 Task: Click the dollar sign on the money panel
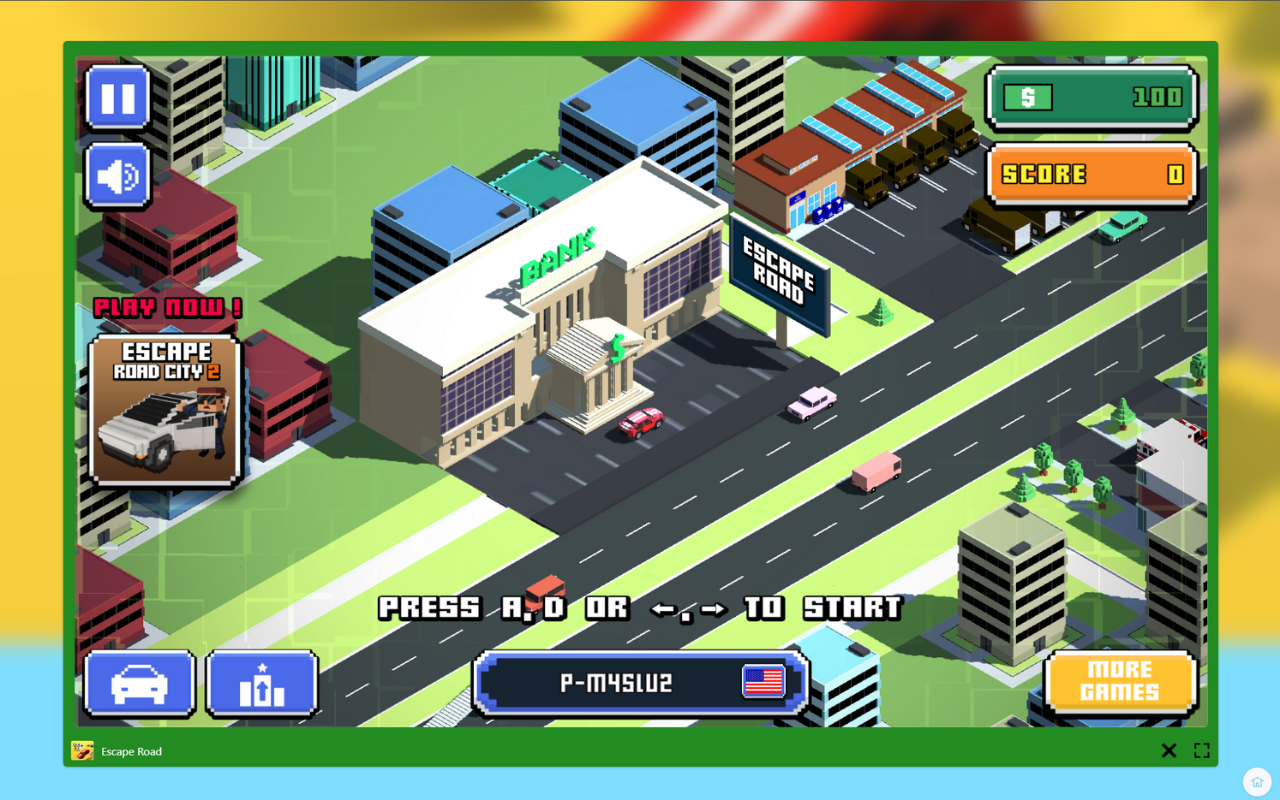coord(1028,97)
